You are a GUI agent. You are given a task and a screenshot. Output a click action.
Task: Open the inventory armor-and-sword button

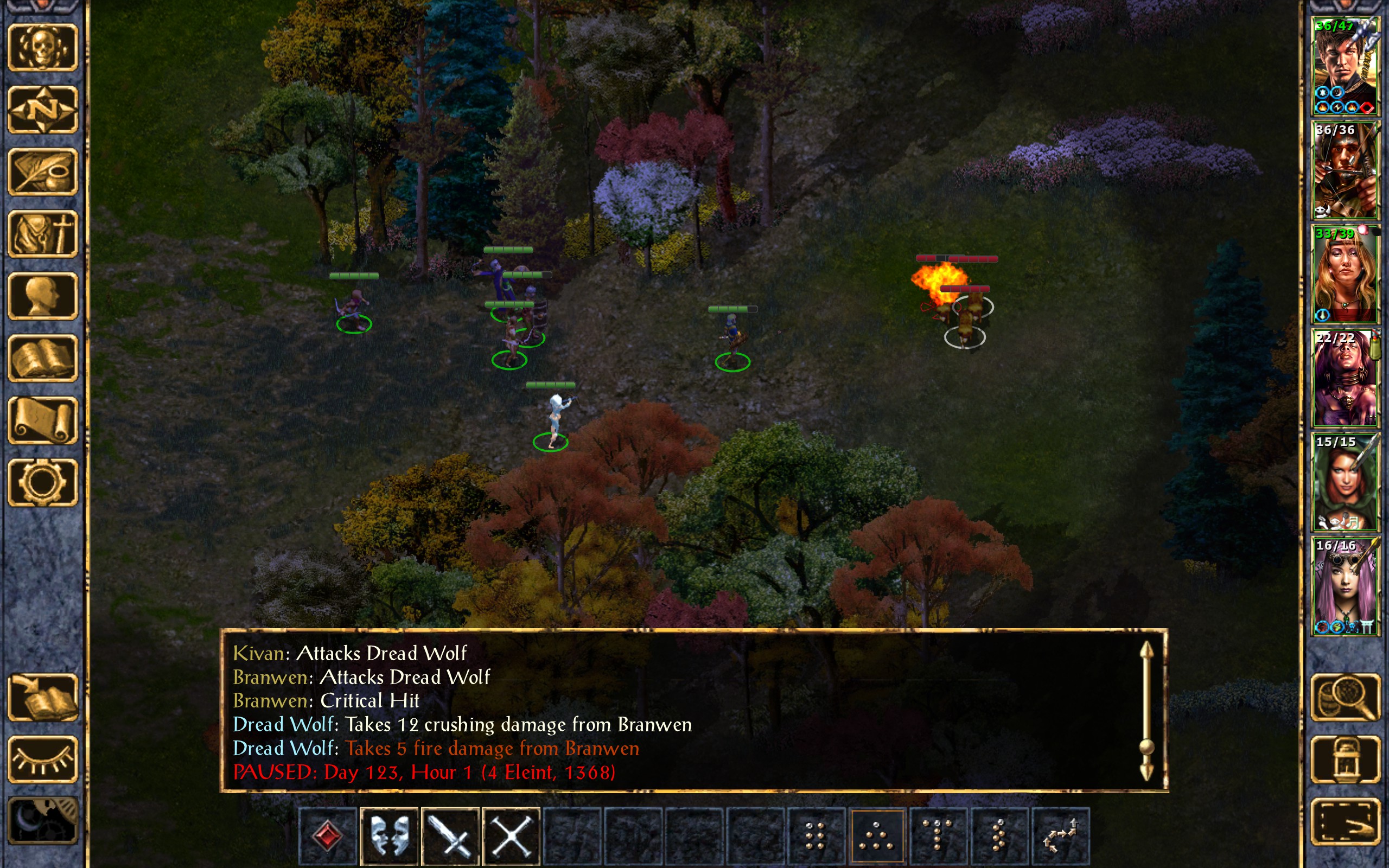[x=42, y=234]
